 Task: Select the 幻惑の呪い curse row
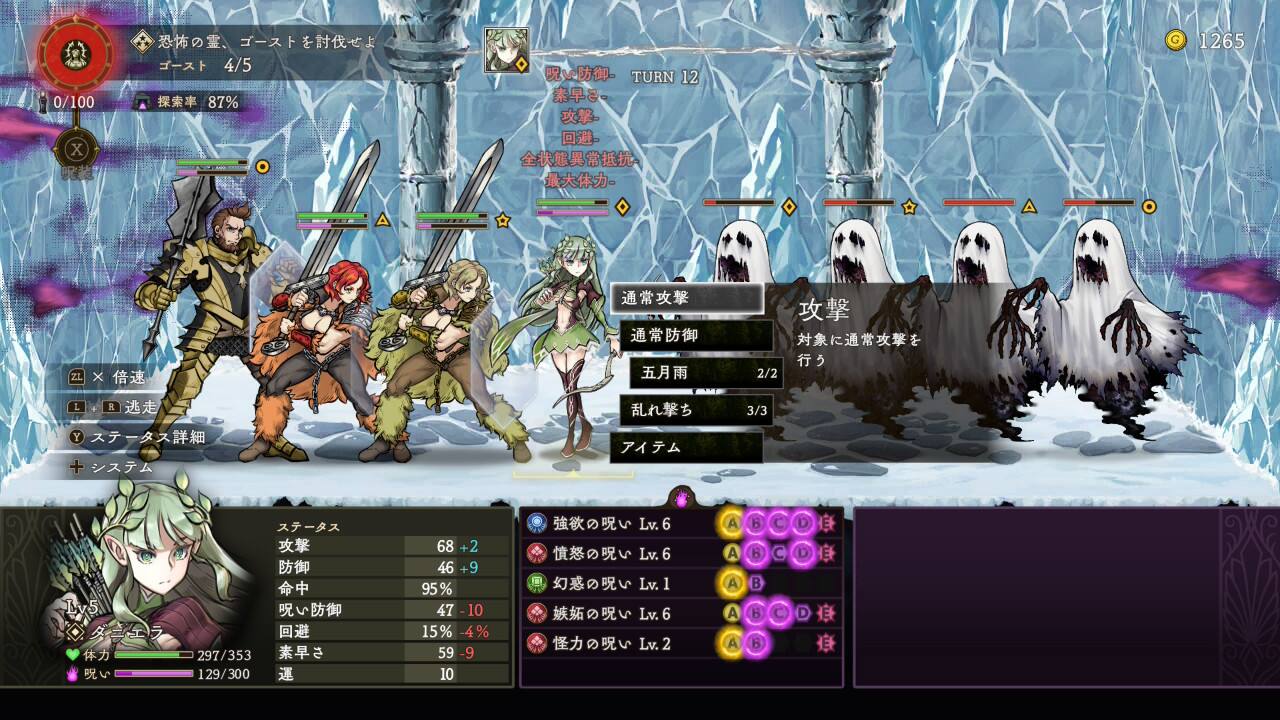pyautogui.click(x=680, y=583)
